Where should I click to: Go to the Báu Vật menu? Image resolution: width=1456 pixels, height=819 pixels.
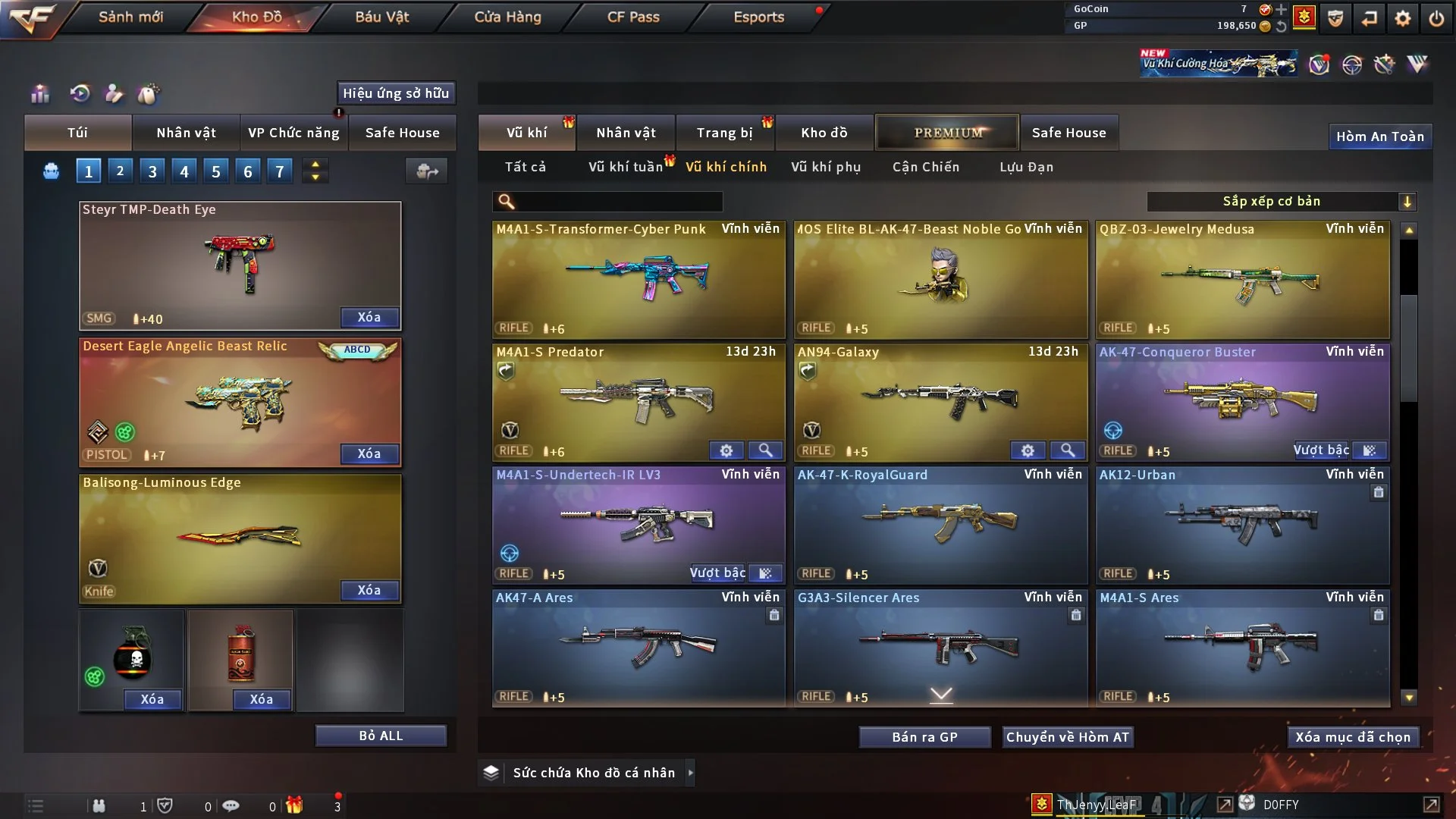click(x=381, y=17)
